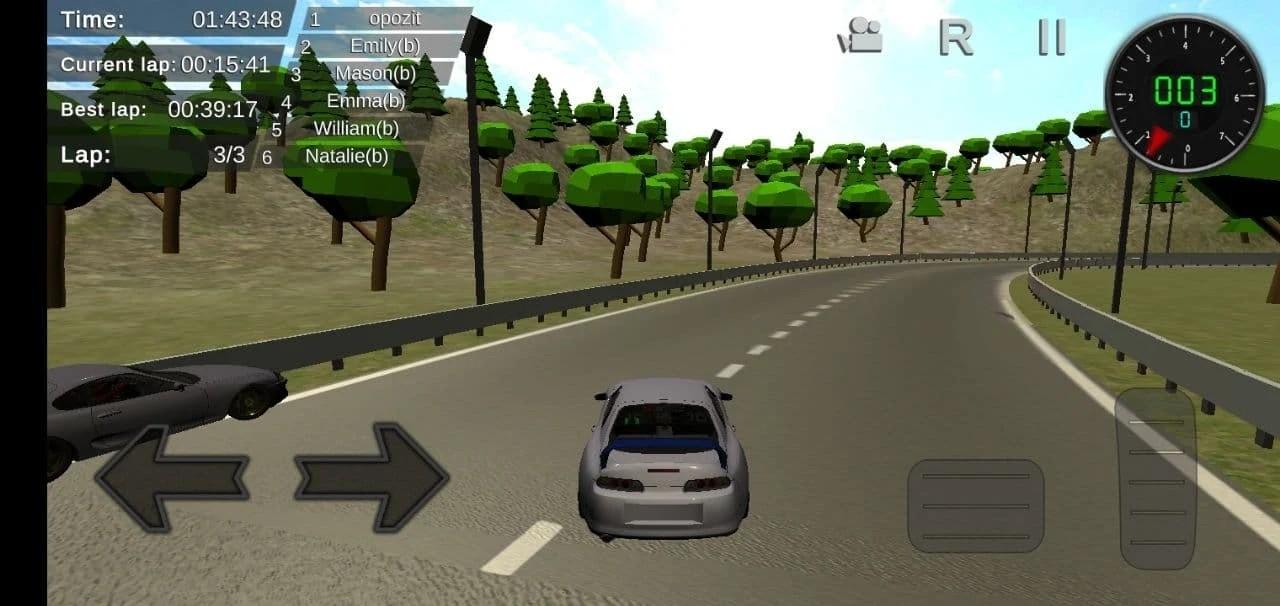Pause the race

1051,37
